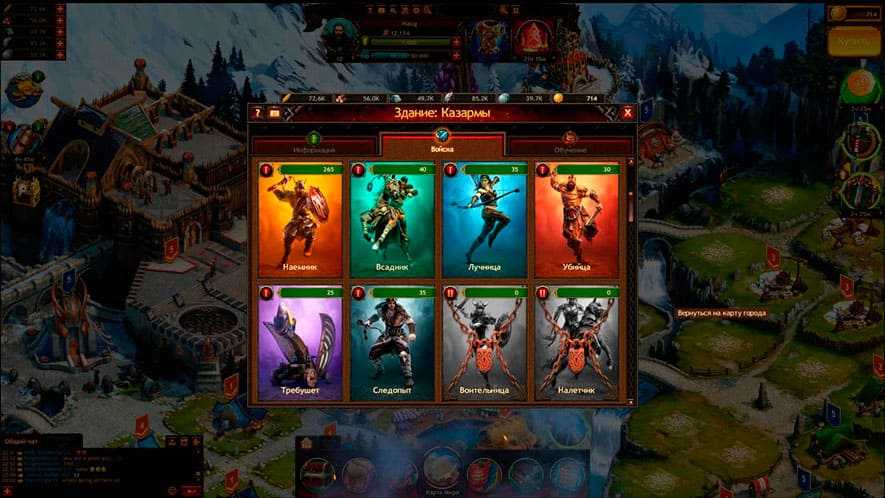Choose the Всадник unit card
Image resolution: width=885 pixels, height=498 pixels.
[392, 220]
